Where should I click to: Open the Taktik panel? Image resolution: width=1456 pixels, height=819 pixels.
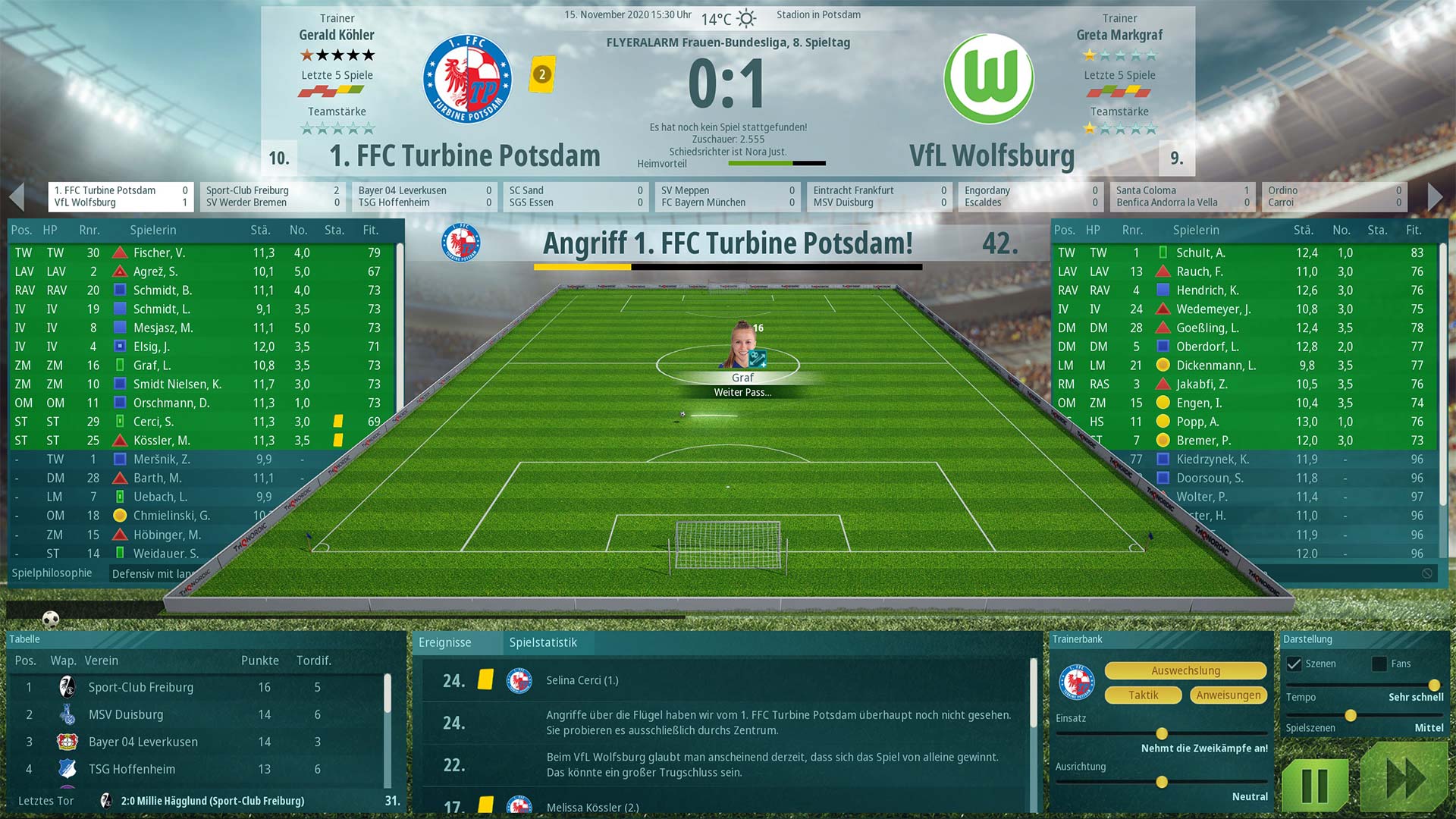click(x=1143, y=695)
